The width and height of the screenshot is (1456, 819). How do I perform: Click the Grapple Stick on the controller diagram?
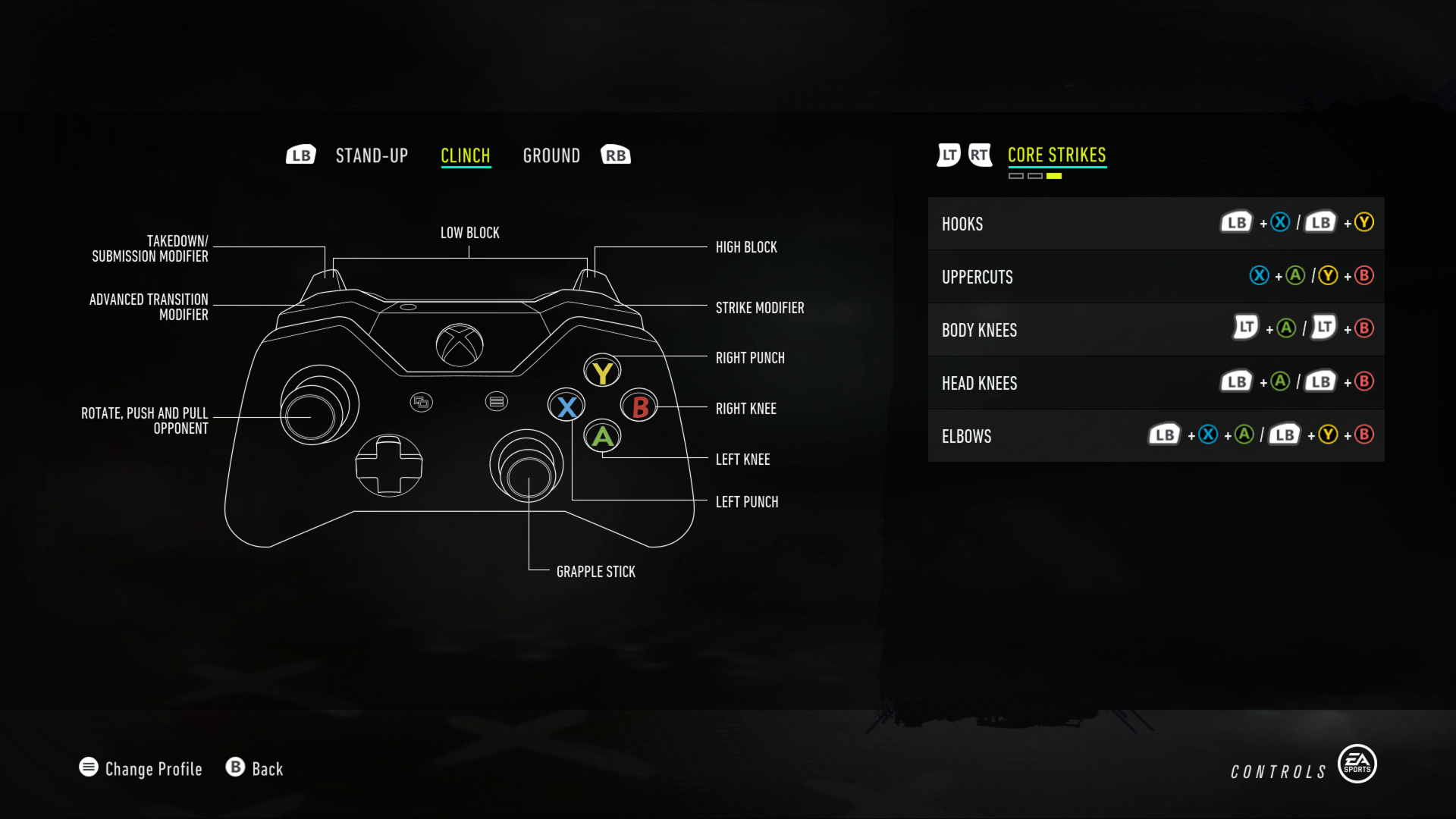(x=529, y=481)
